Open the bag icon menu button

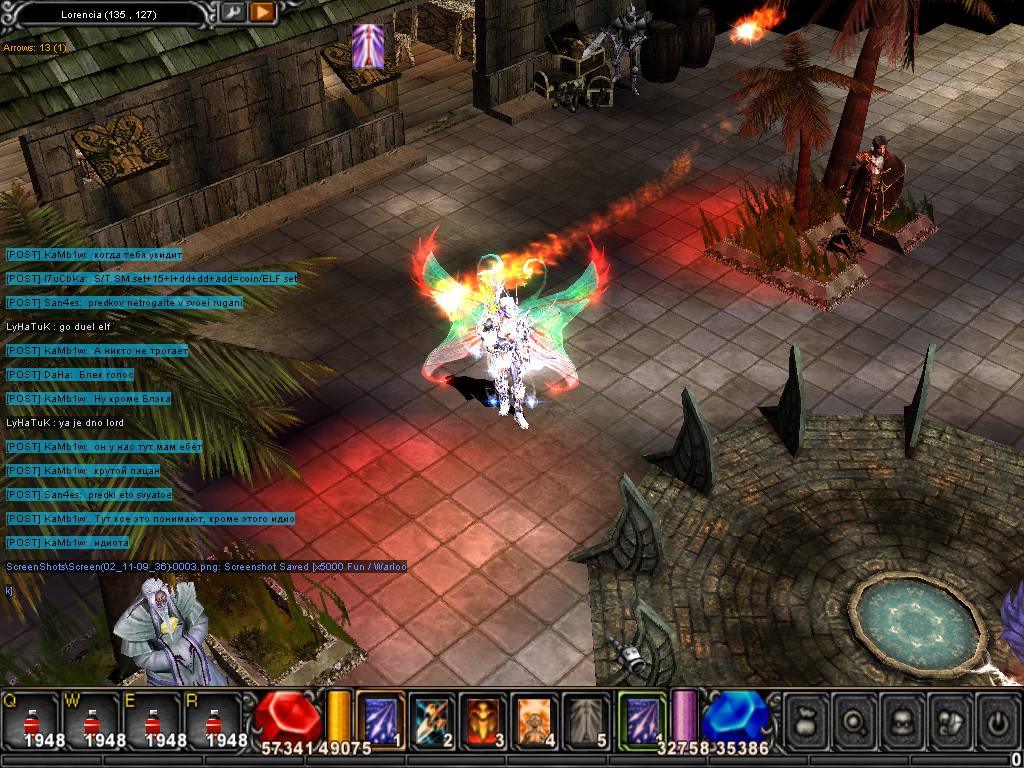click(x=806, y=720)
